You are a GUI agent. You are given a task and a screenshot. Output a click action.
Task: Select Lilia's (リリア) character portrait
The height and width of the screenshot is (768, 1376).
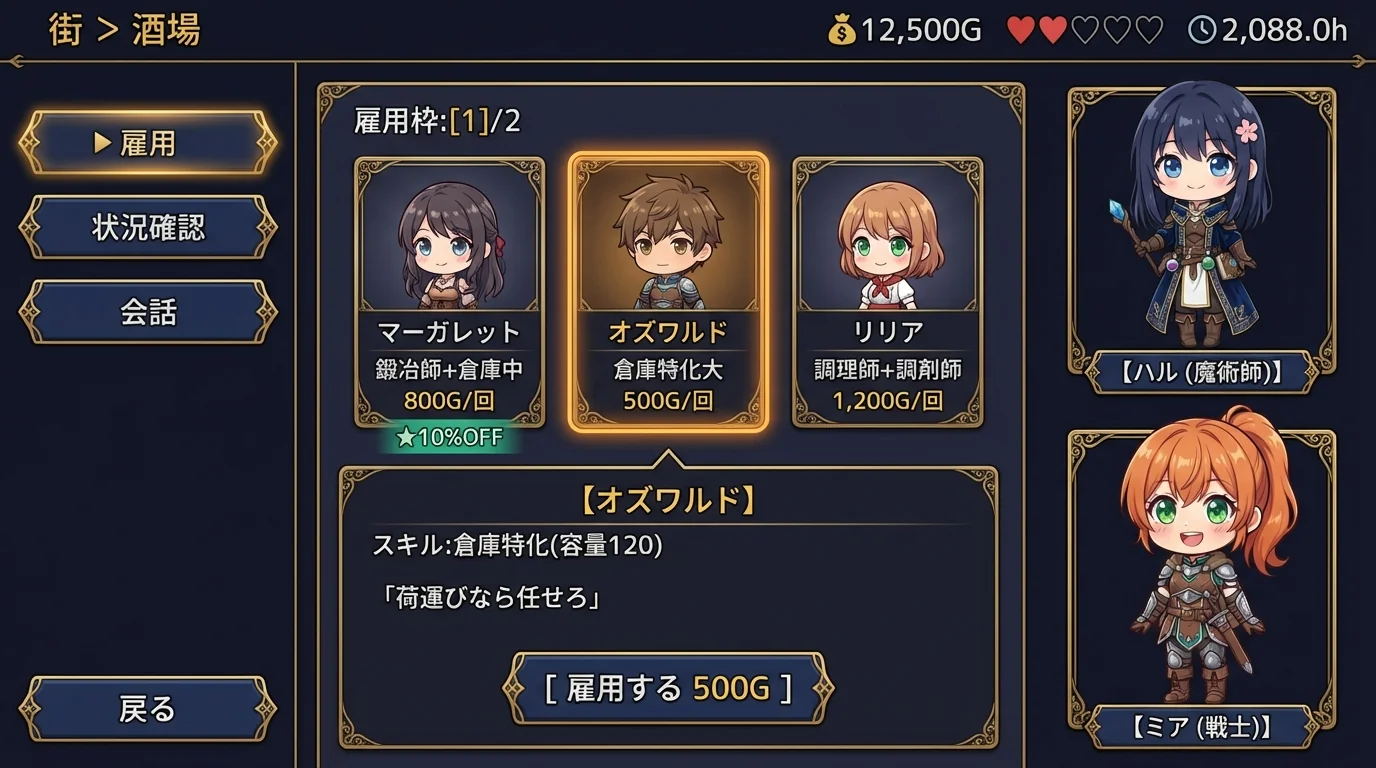[x=884, y=240]
